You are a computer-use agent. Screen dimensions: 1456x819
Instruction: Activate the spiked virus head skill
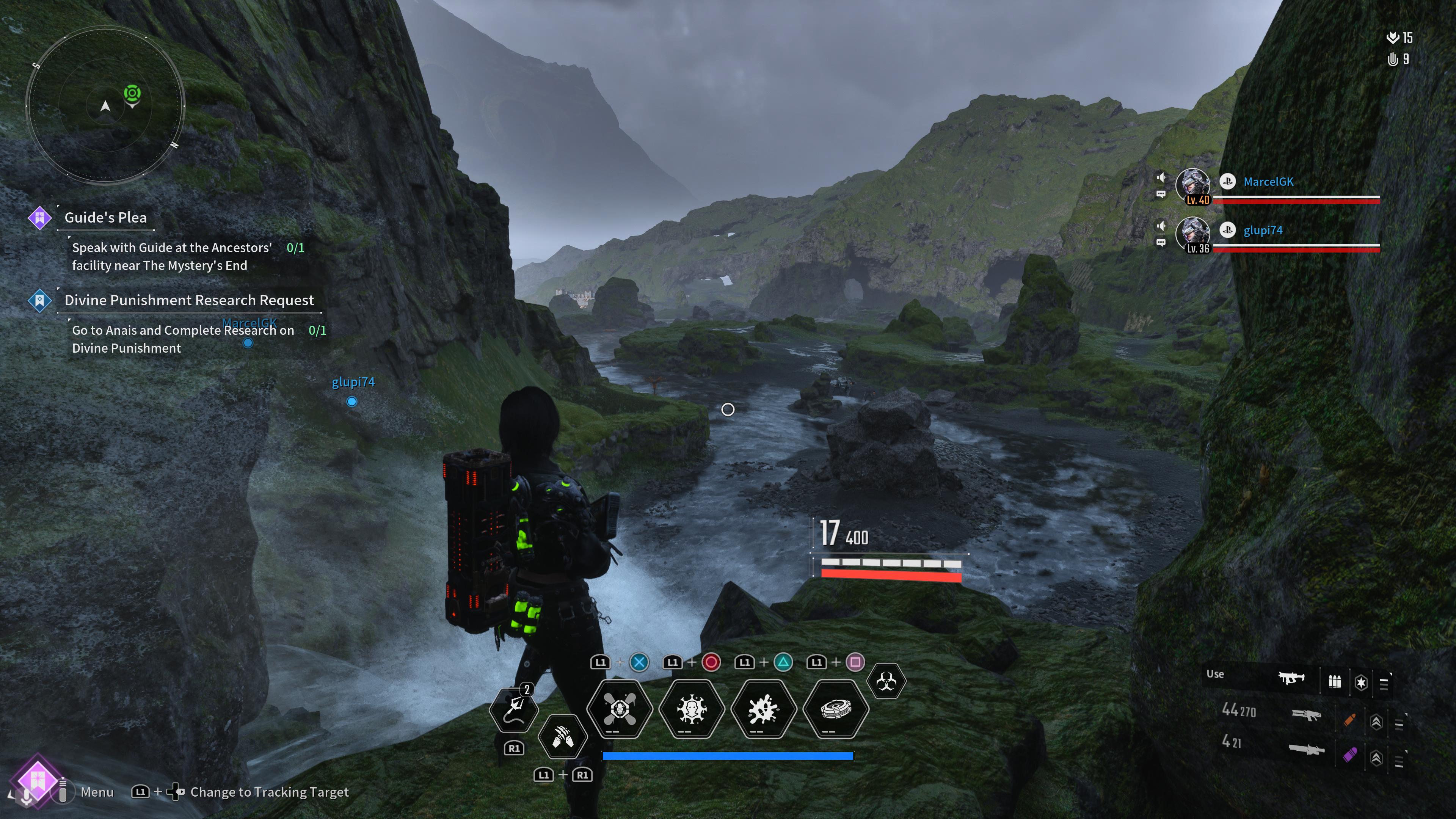point(691,709)
